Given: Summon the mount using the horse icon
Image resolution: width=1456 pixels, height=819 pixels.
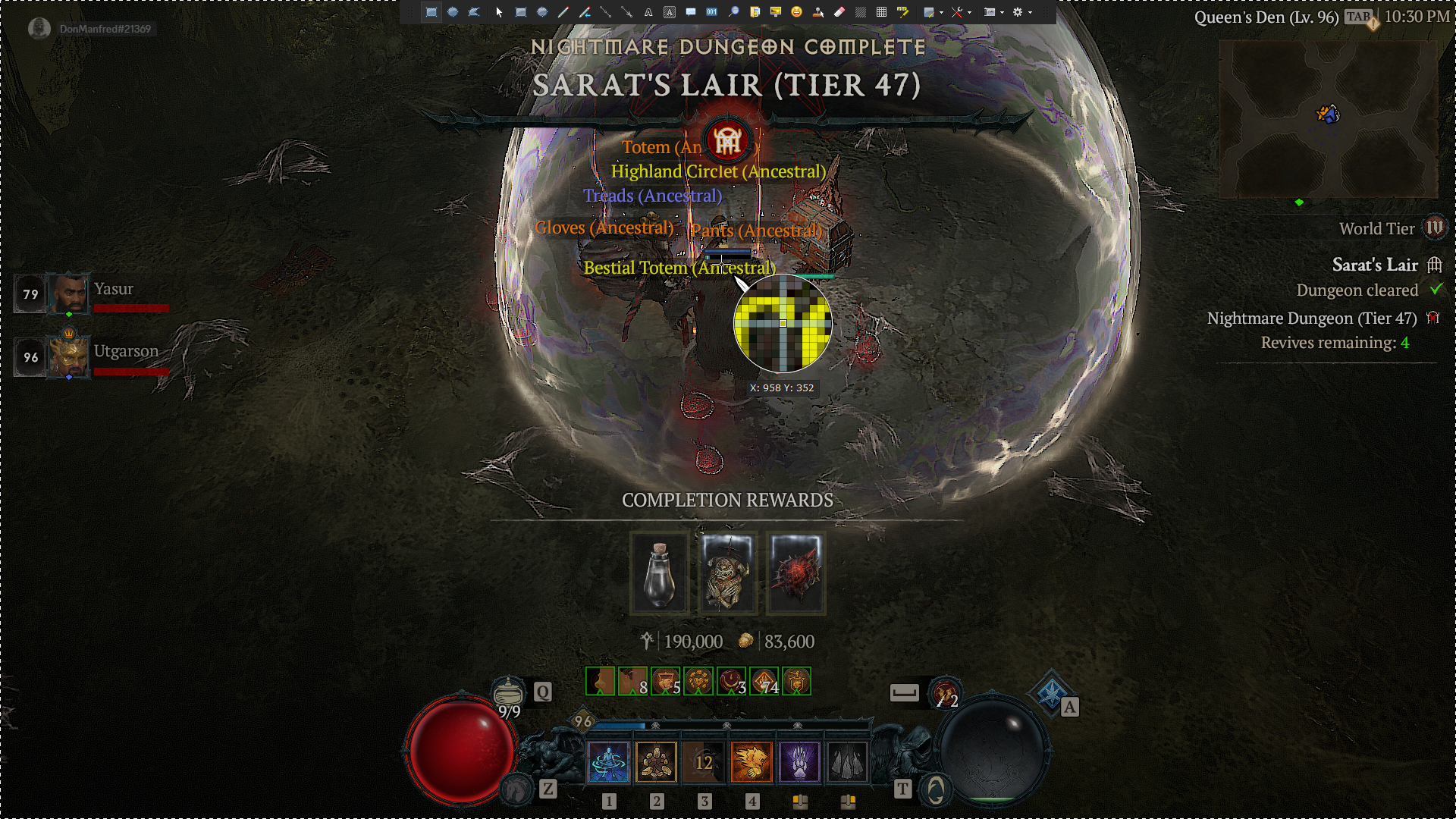Looking at the screenshot, I should point(518,789).
